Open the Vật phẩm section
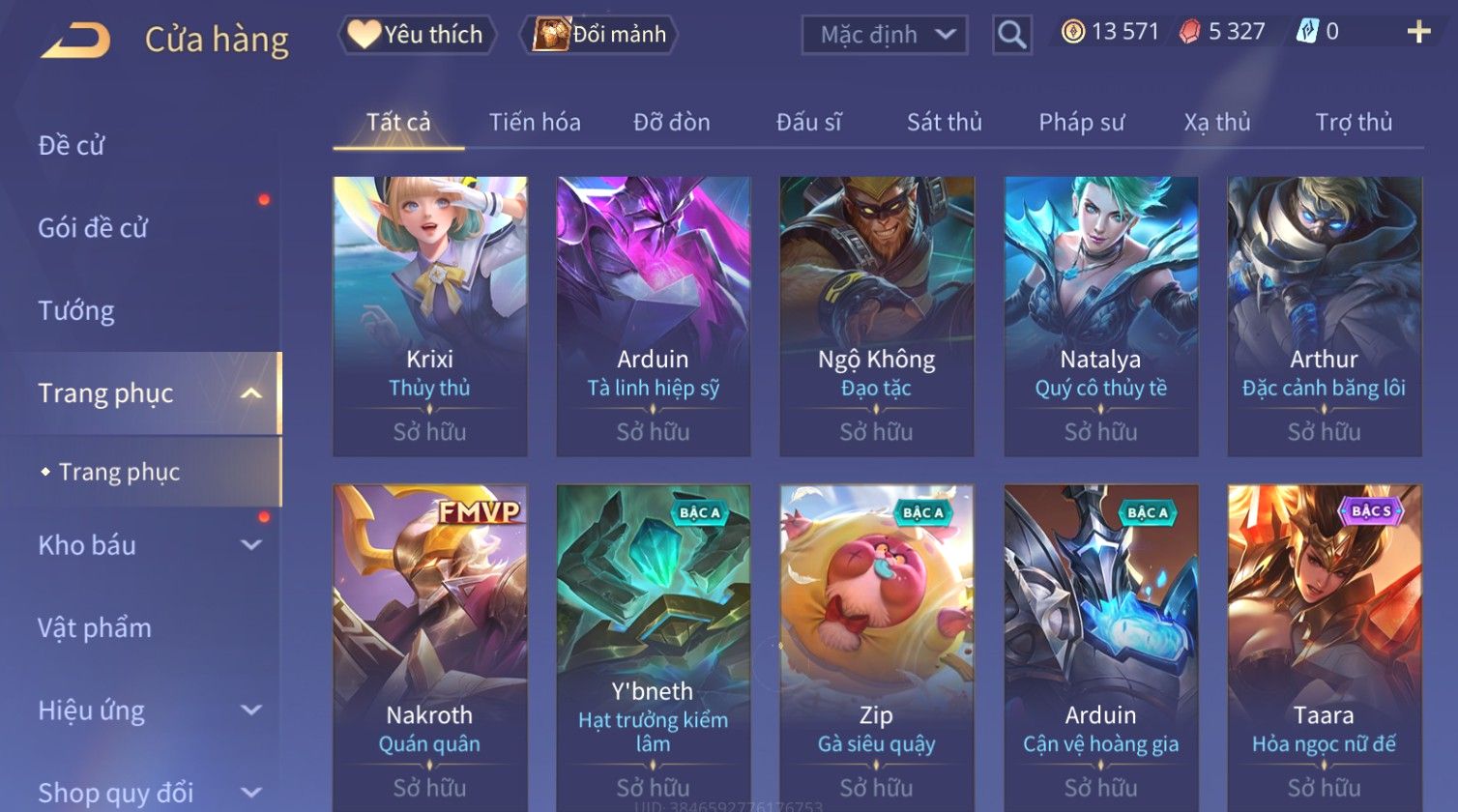This screenshot has height=812, width=1458. tap(95, 628)
